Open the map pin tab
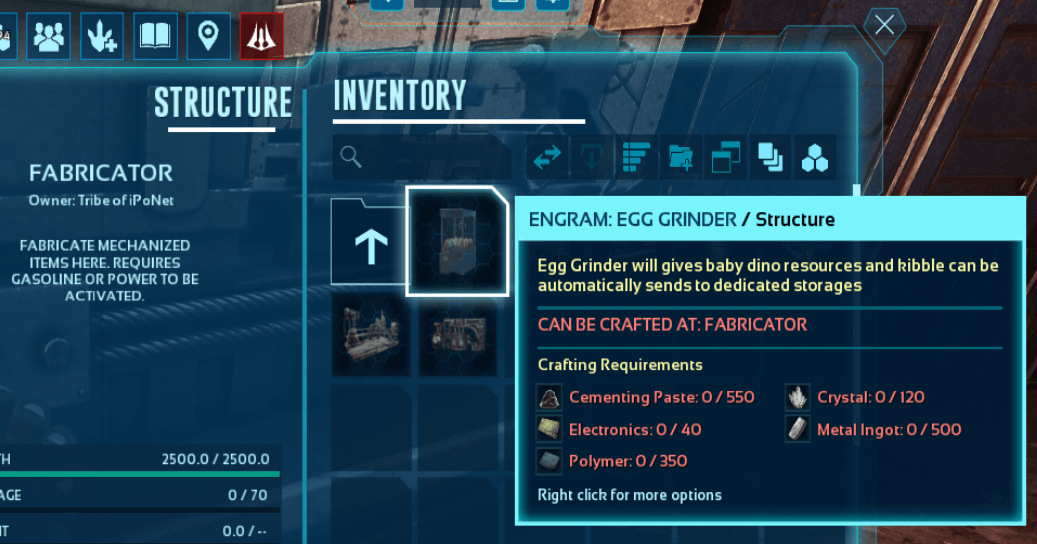The width and height of the screenshot is (1037, 544). [x=208, y=36]
